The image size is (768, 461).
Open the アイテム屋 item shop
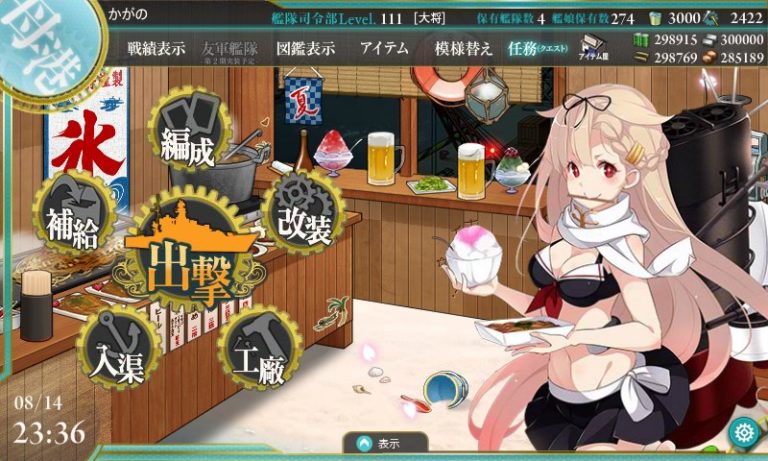(x=598, y=49)
